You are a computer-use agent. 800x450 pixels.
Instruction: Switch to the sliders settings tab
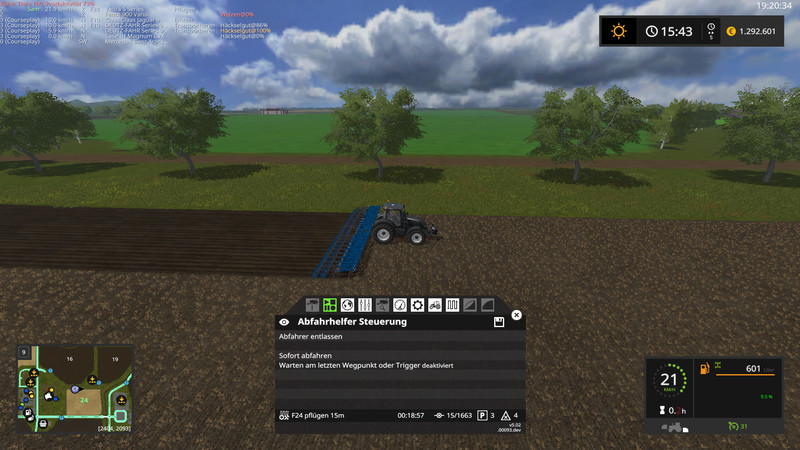364,304
